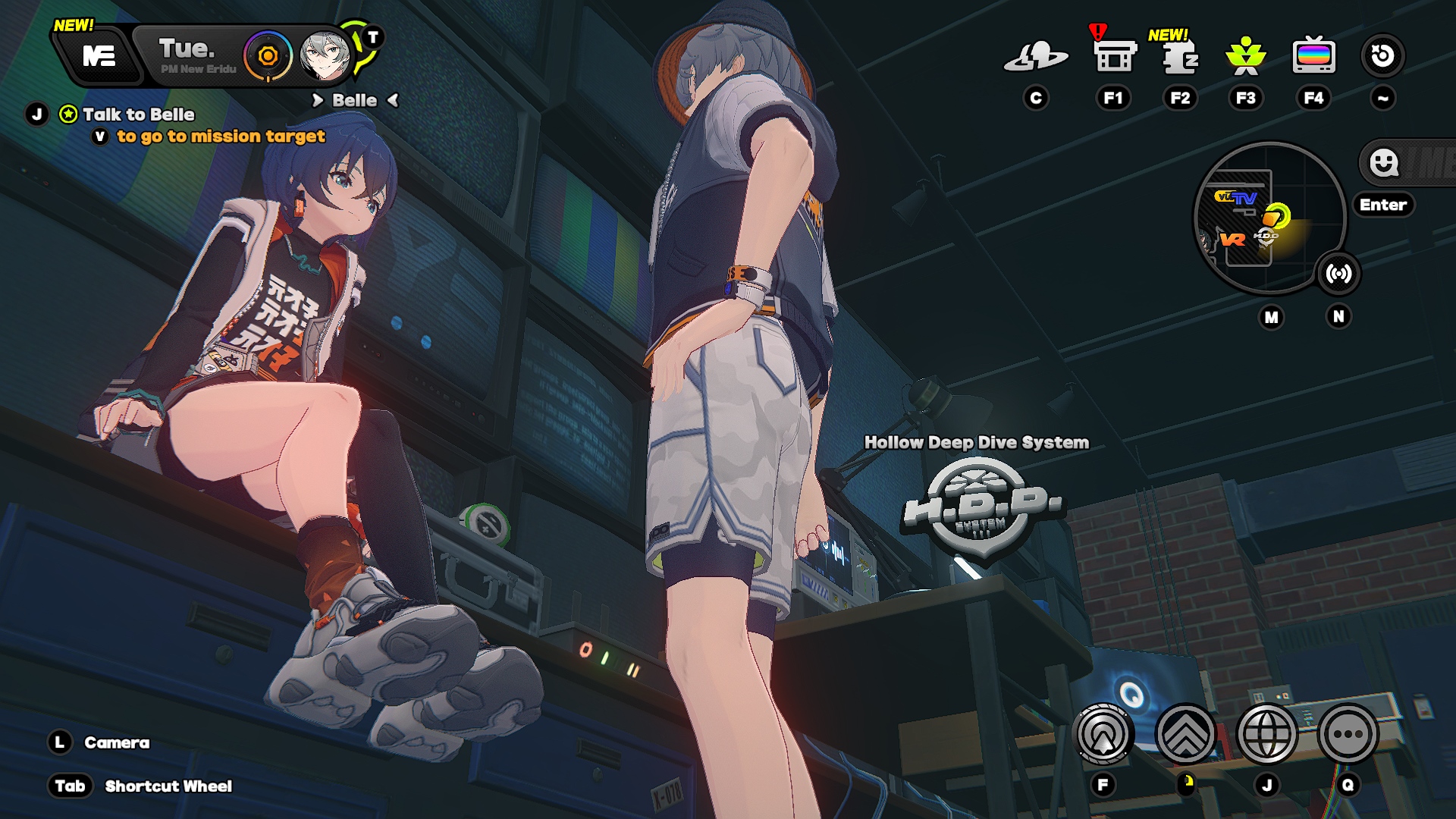
Task: Open the green star figure icon
Action: tap(1245, 56)
